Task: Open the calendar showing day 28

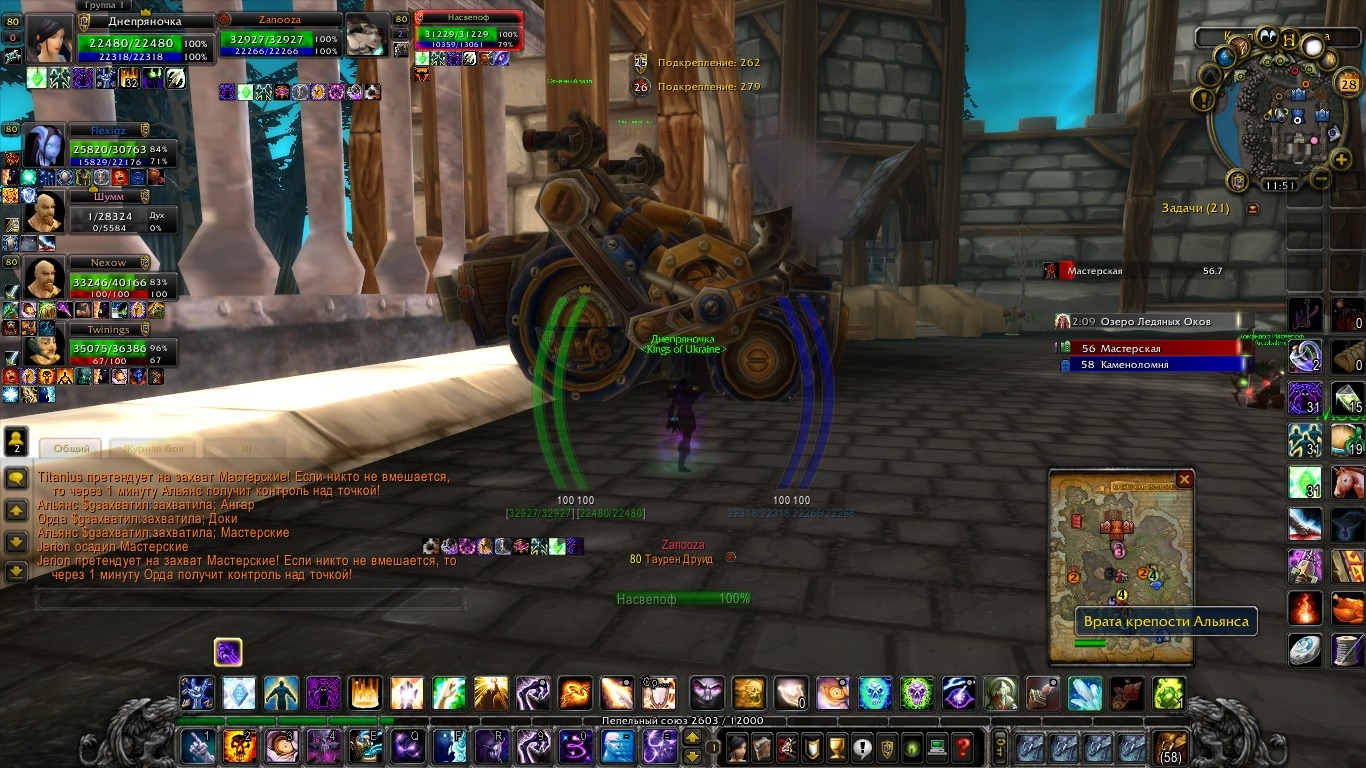Action: tap(1347, 84)
